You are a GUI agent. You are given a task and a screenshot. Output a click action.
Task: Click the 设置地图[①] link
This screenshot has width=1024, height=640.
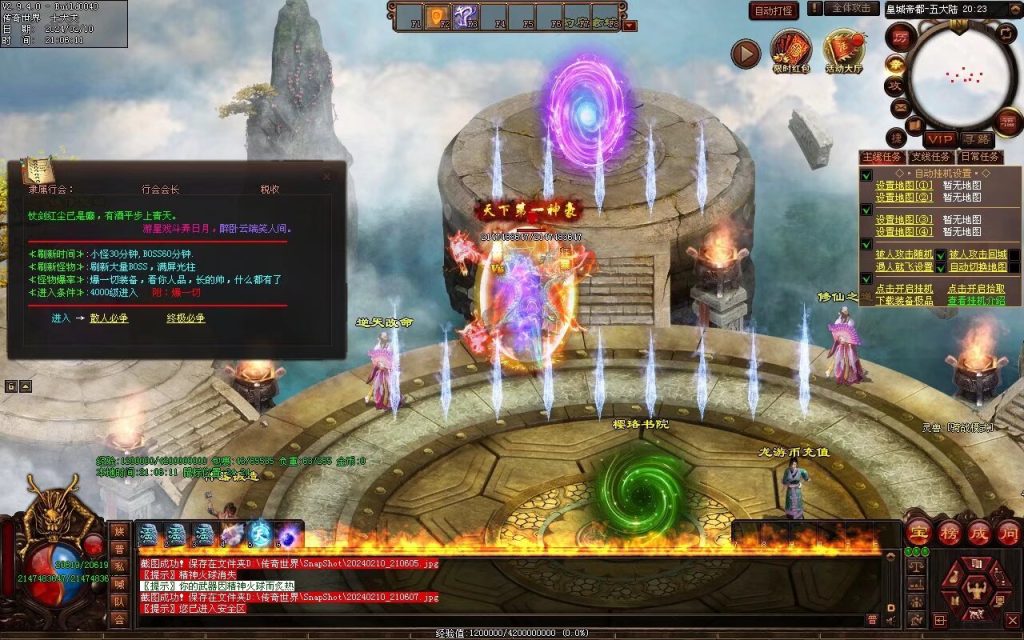click(x=904, y=185)
